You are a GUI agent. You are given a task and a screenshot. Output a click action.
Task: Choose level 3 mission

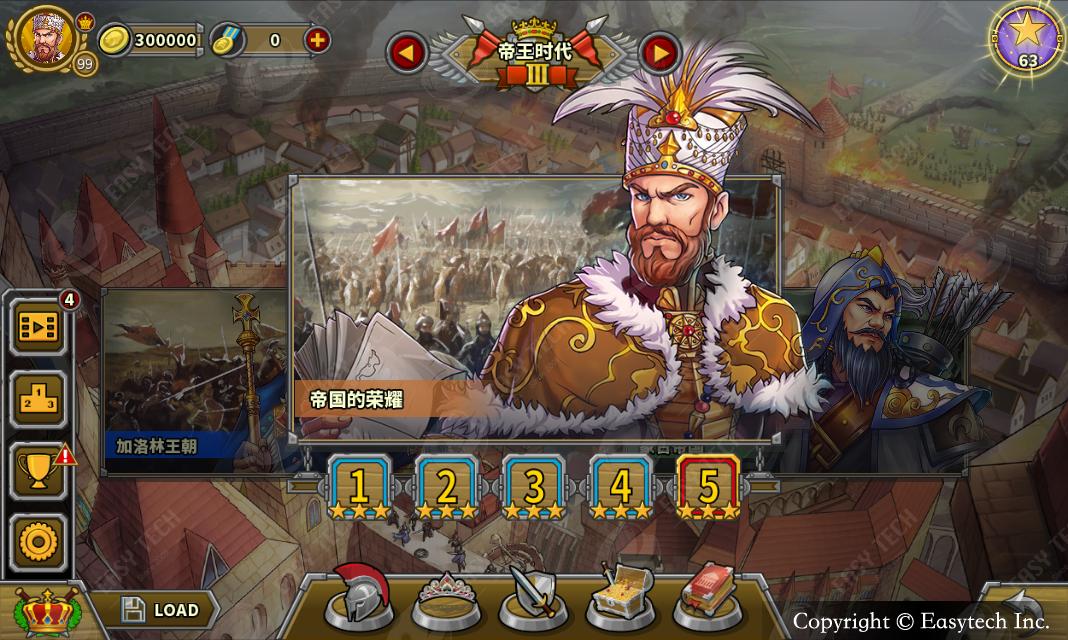[x=534, y=488]
